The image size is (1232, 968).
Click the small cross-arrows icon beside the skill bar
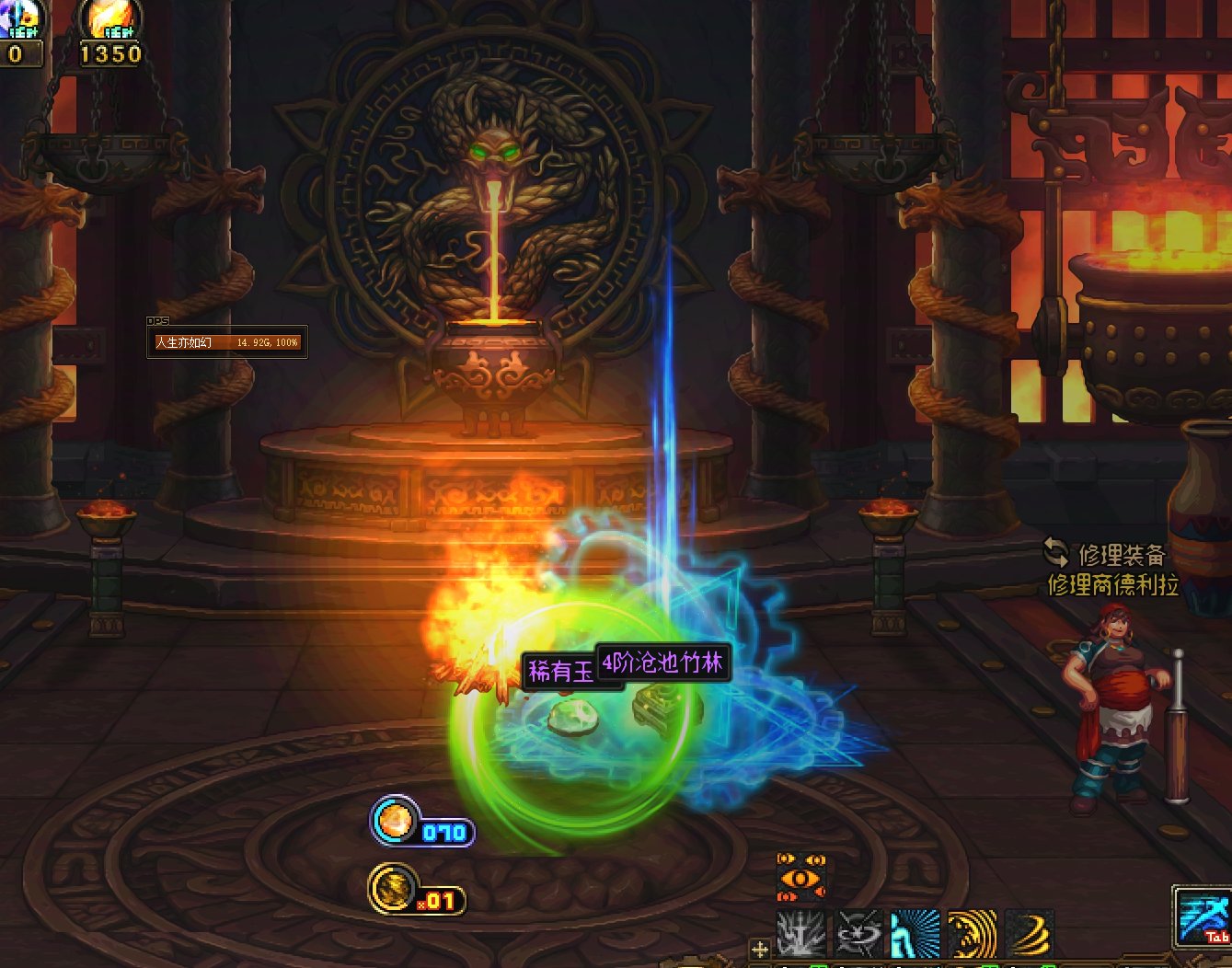click(x=760, y=949)
